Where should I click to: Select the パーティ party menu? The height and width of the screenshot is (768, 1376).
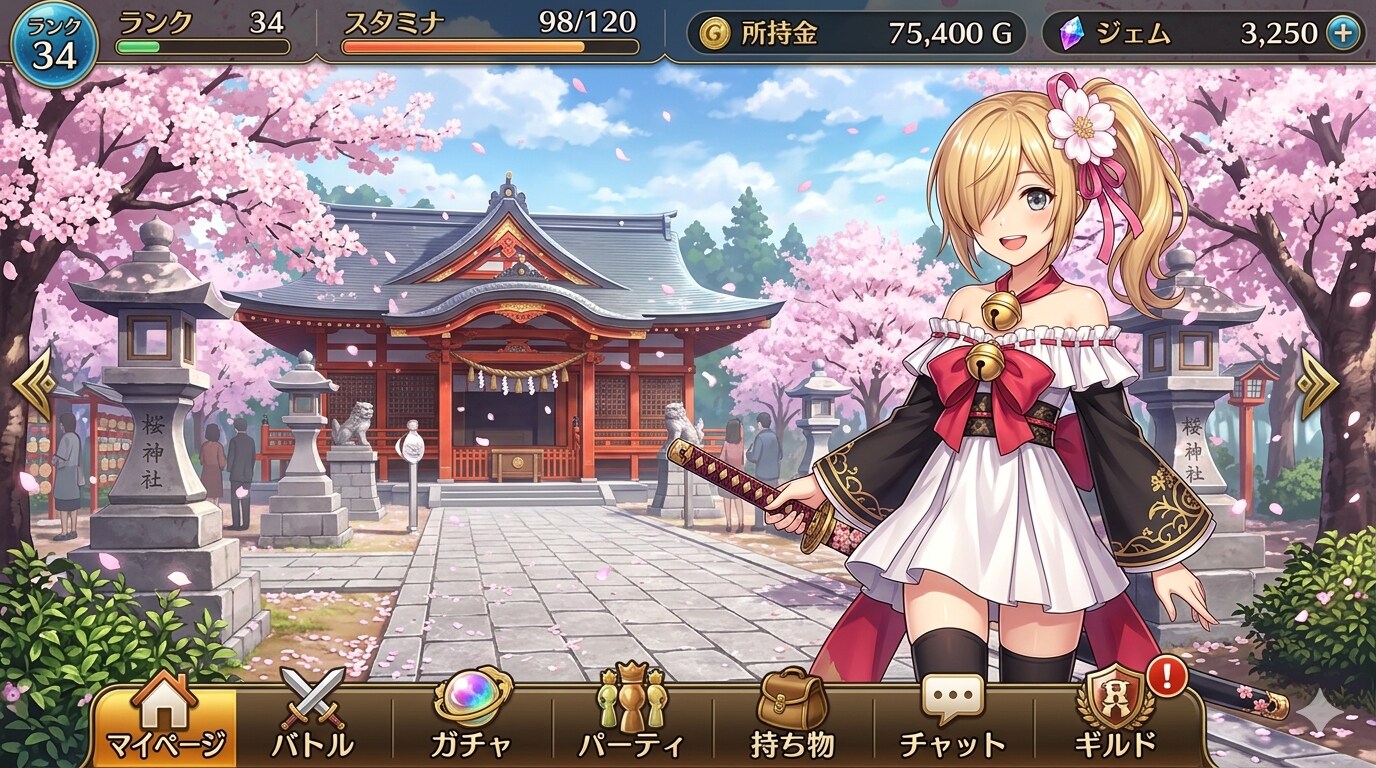click(631, 718)
